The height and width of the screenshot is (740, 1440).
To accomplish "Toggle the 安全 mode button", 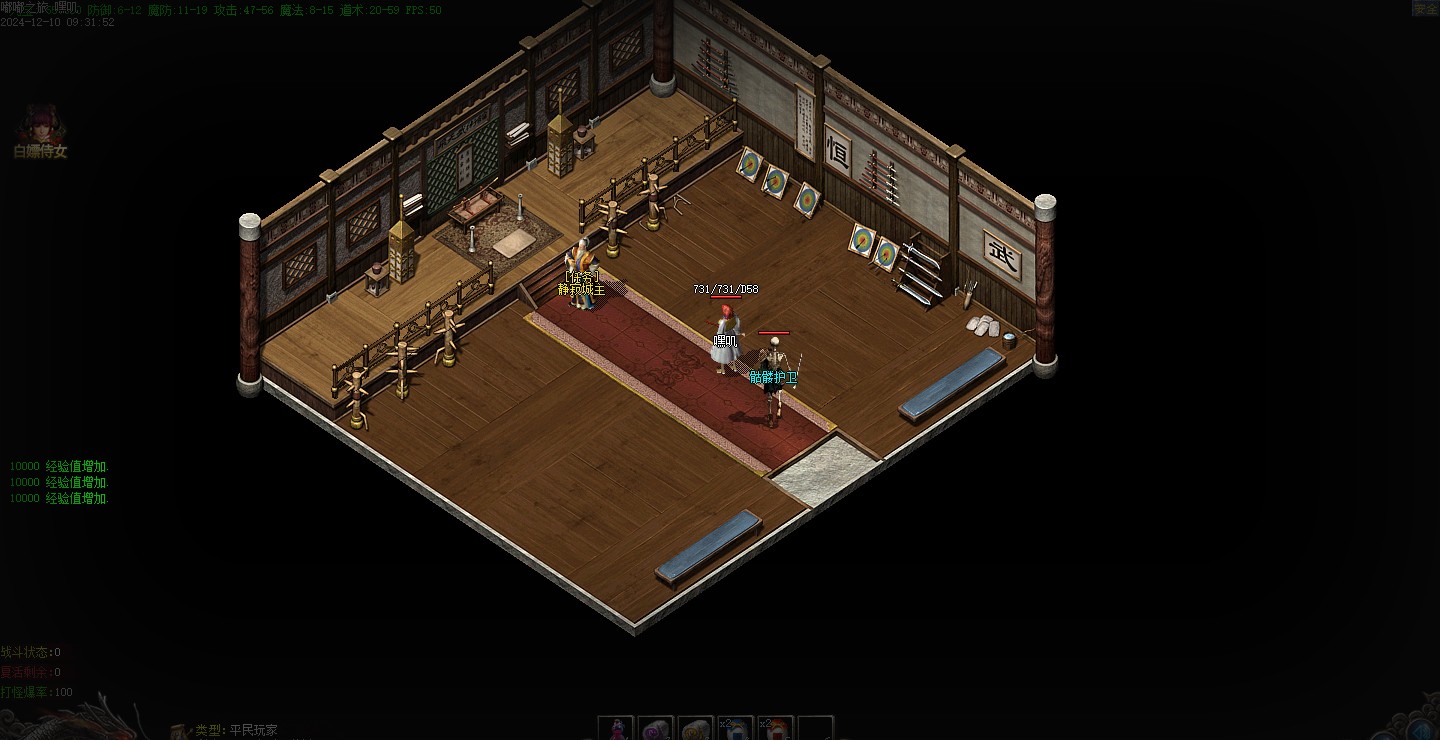I will tap(1424, 8).
